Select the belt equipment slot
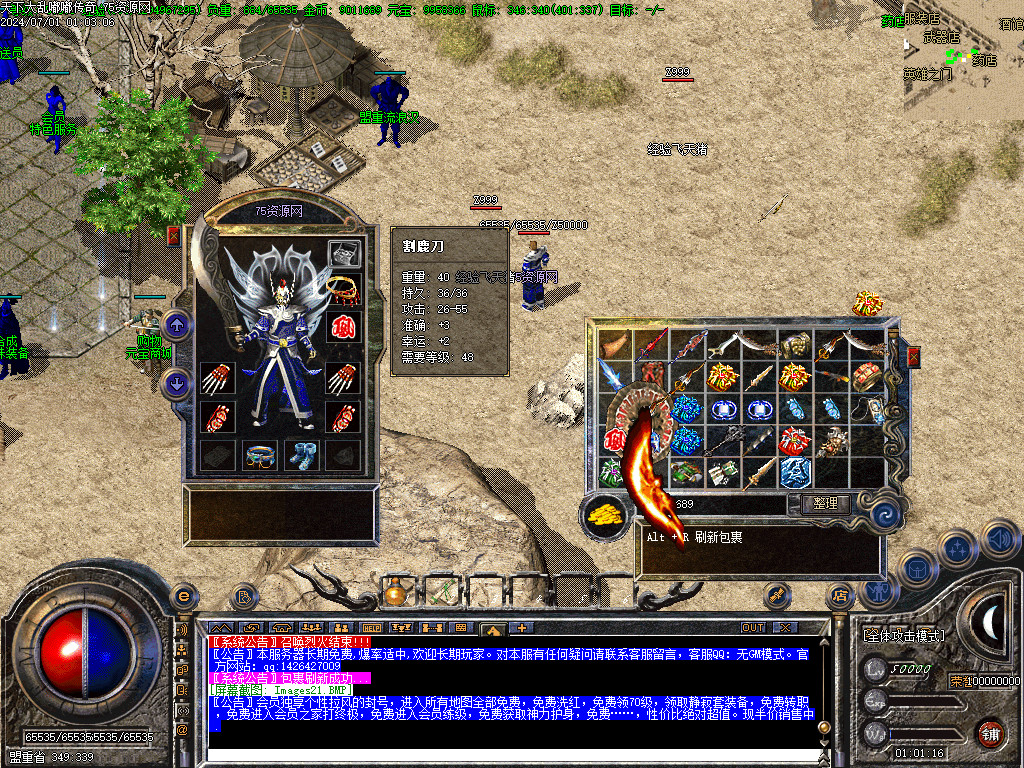This screenshot has height=768, width=1024. pos(259,455)
